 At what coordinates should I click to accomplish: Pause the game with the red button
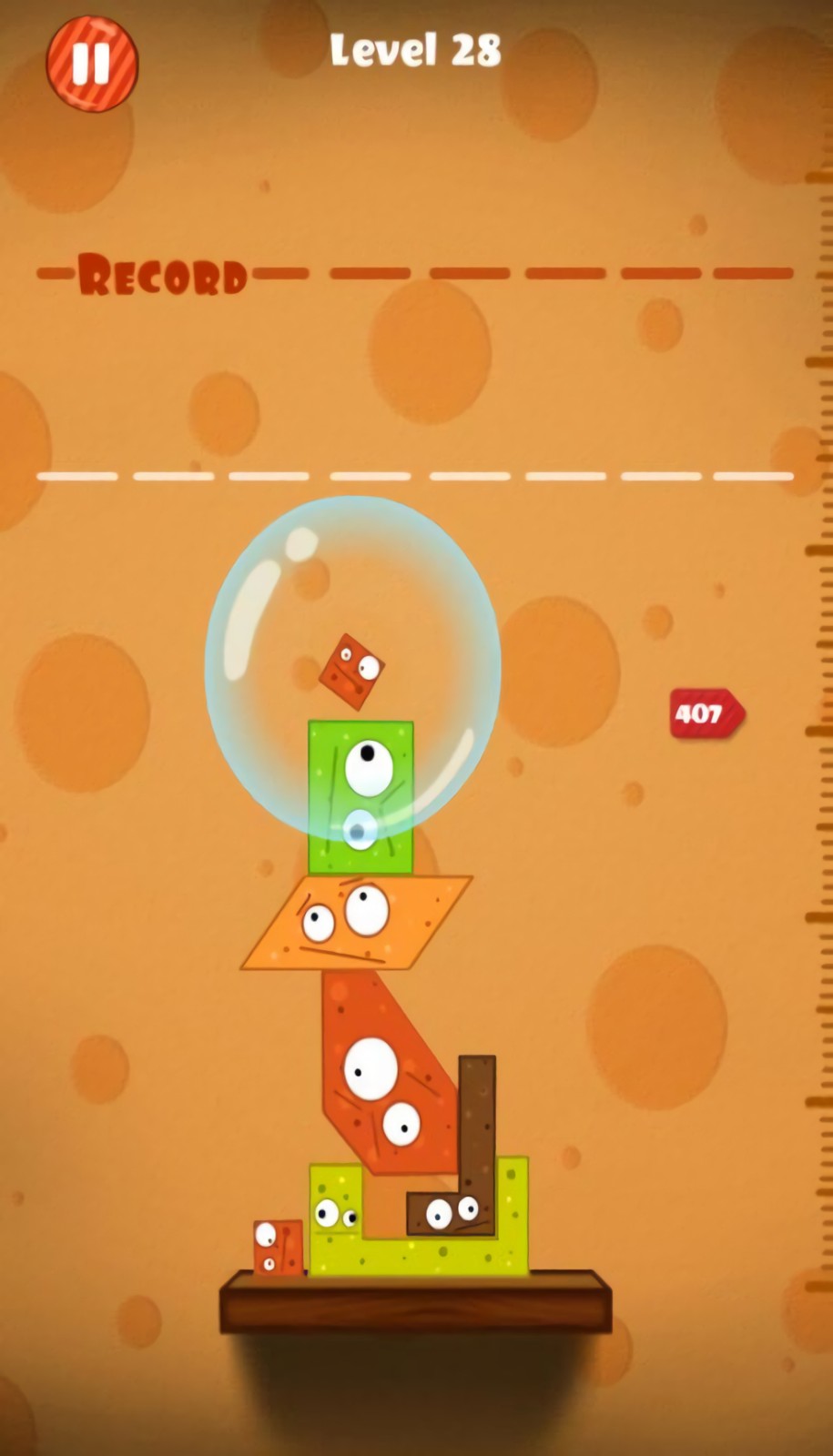click(91, 64)
